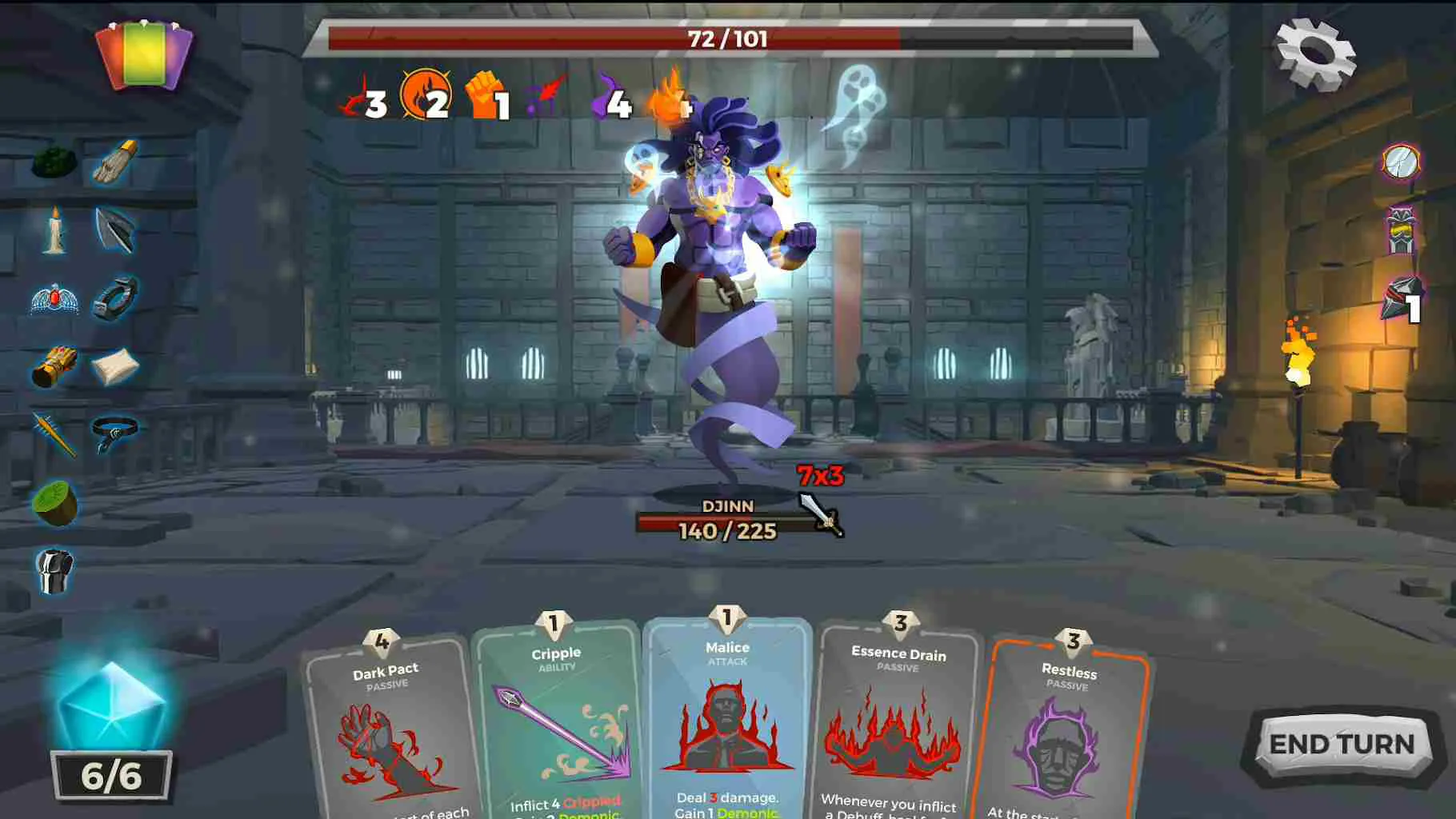Click the 72/101 health bar
This screenshot has height=819, width=1456.
(x=724, y=37)
